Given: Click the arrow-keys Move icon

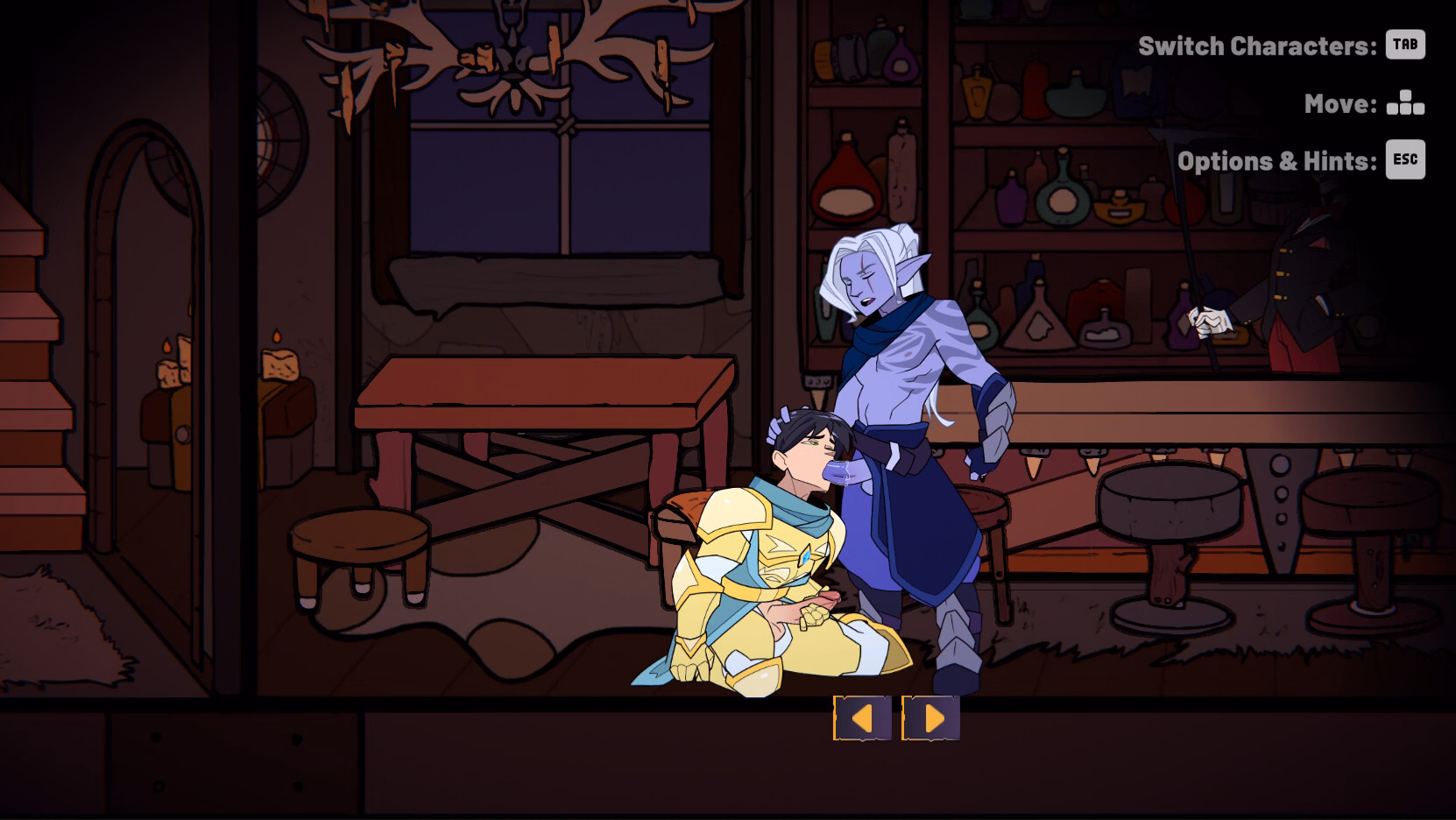Looking at the screenshot, I should coord(1406,102).
